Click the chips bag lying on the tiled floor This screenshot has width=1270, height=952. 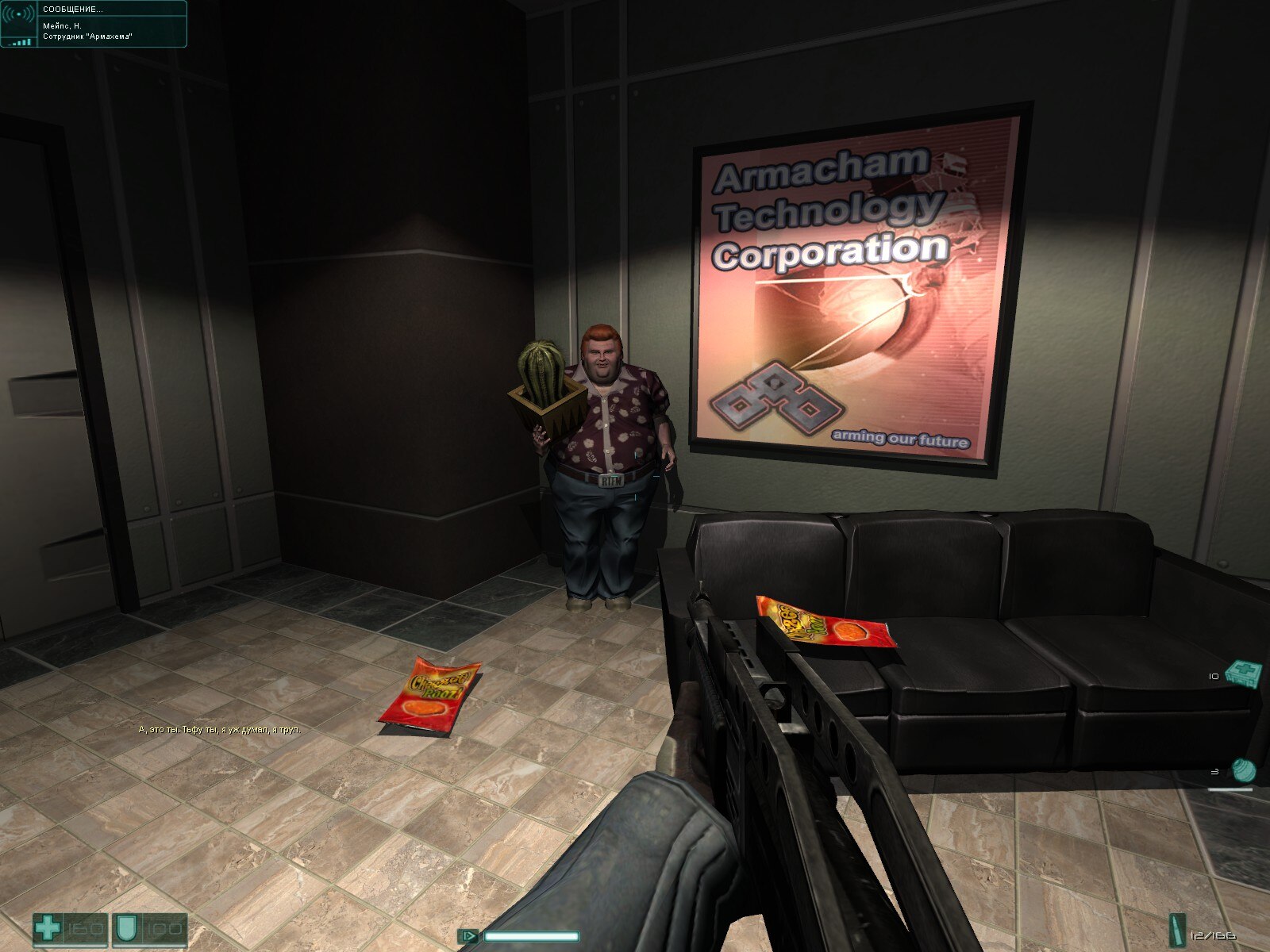click(433, 694)
